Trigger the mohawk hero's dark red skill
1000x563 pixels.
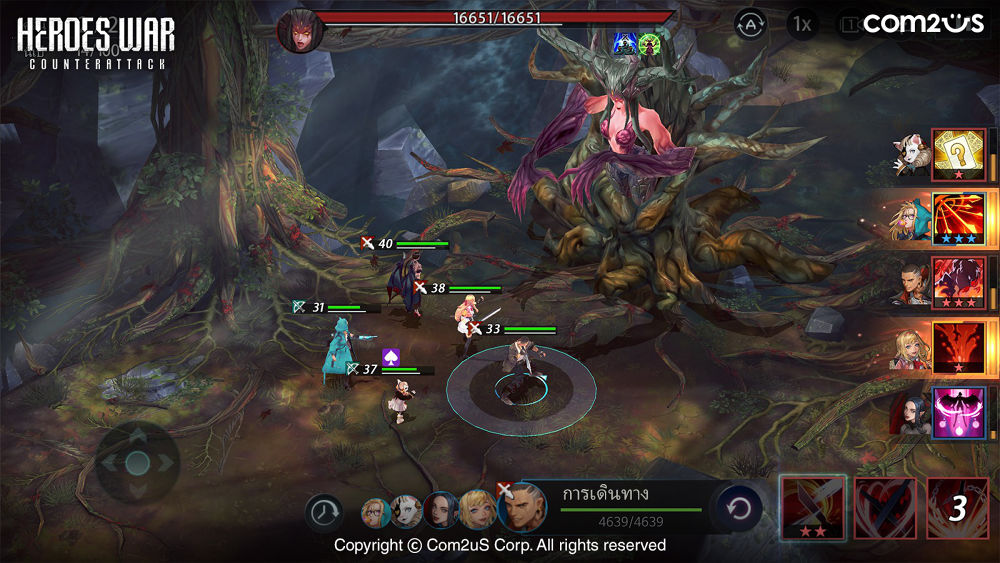tap(958, 283)
